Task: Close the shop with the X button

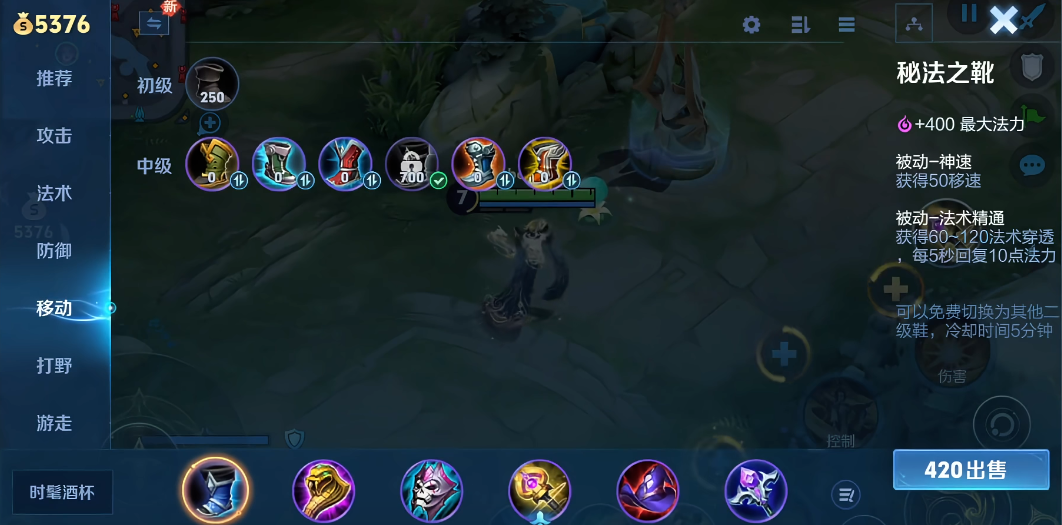Action: [1003, 19]
